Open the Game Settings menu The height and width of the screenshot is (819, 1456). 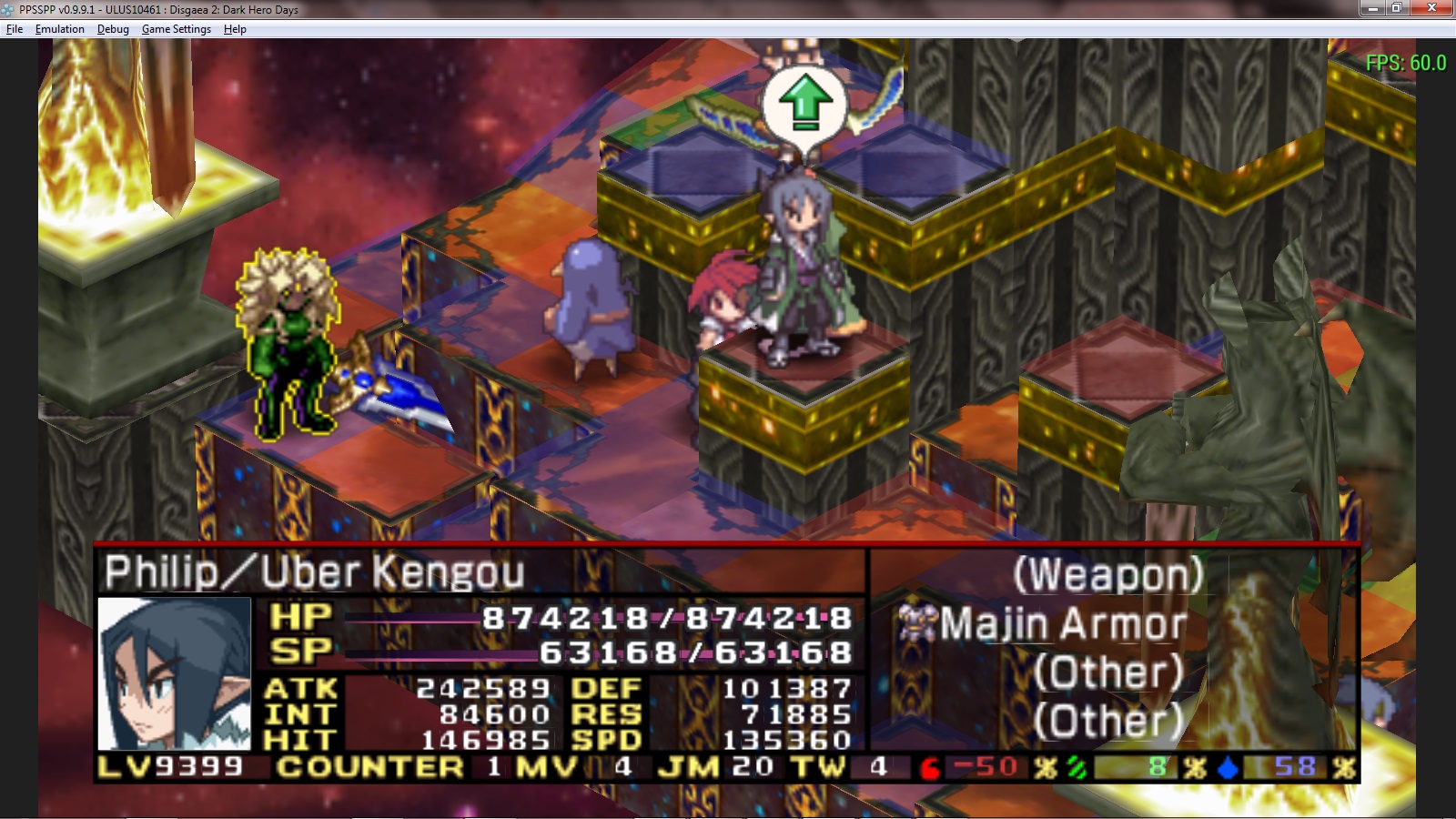tap(176, 29)
